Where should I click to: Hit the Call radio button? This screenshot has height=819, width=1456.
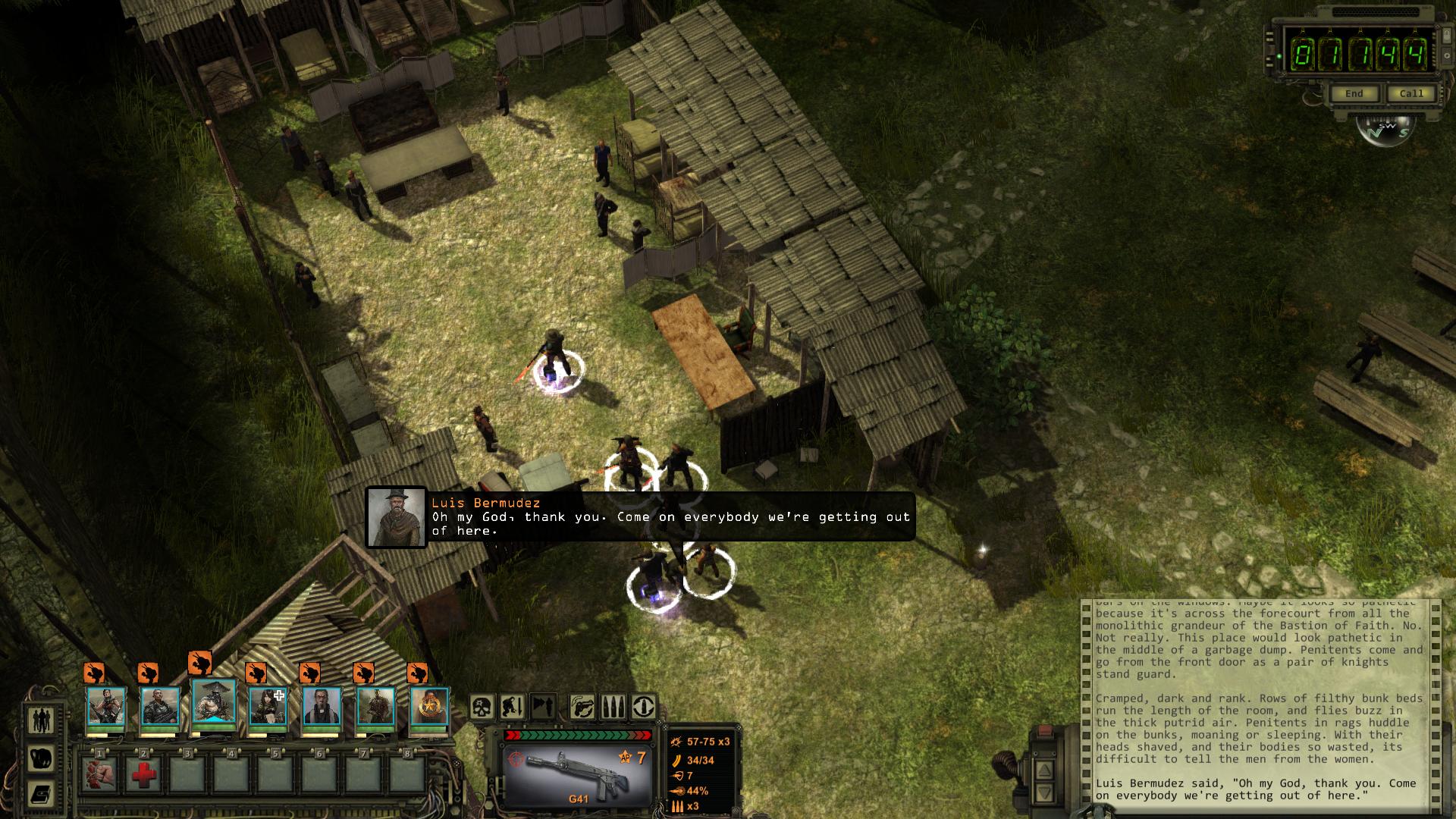pos(1411,94)
